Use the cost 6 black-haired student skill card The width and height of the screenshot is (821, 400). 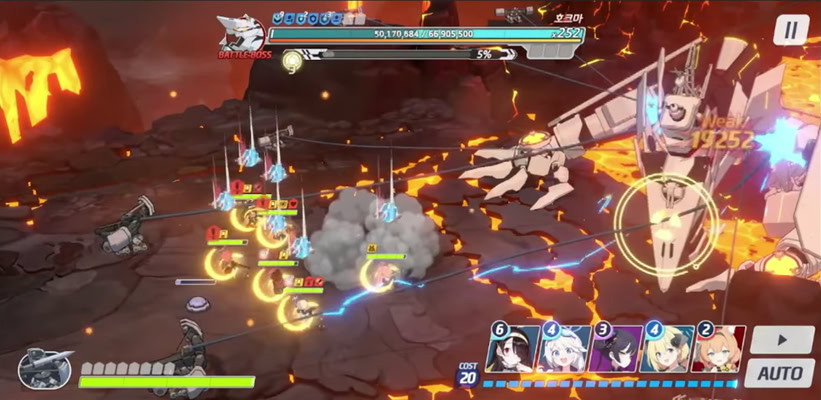pyautogui.click(x=512, y=349)
